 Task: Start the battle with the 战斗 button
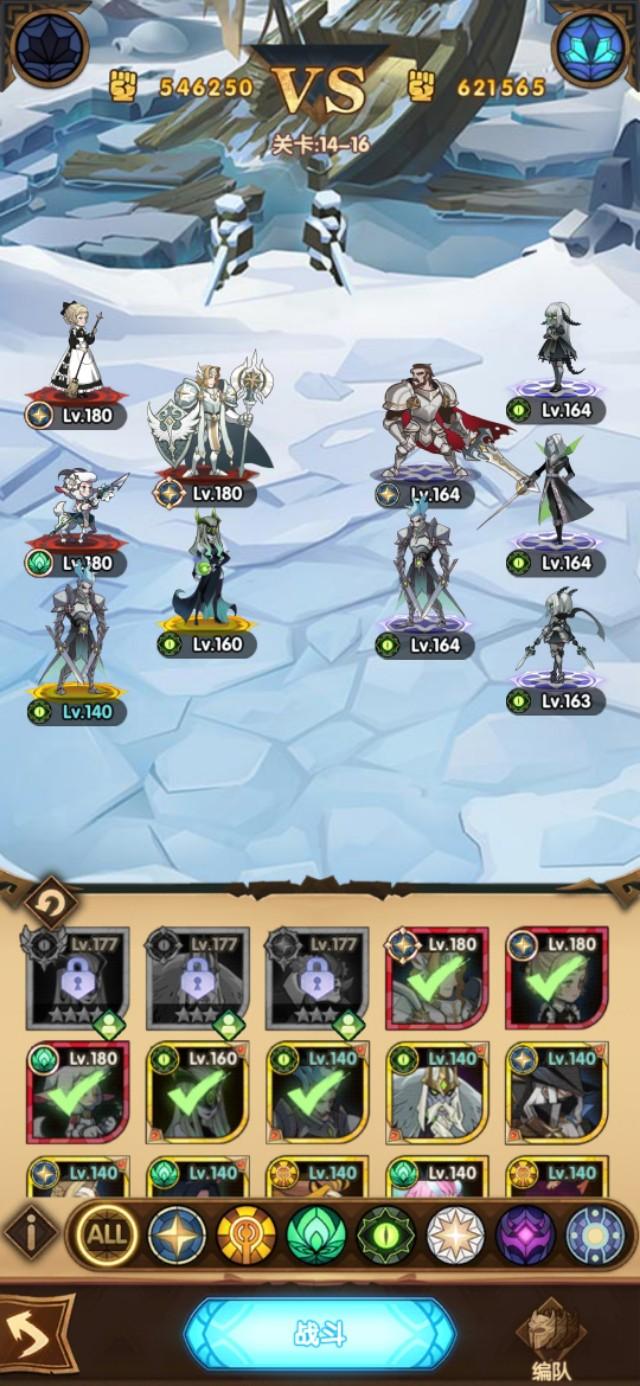click(319, 1334)
